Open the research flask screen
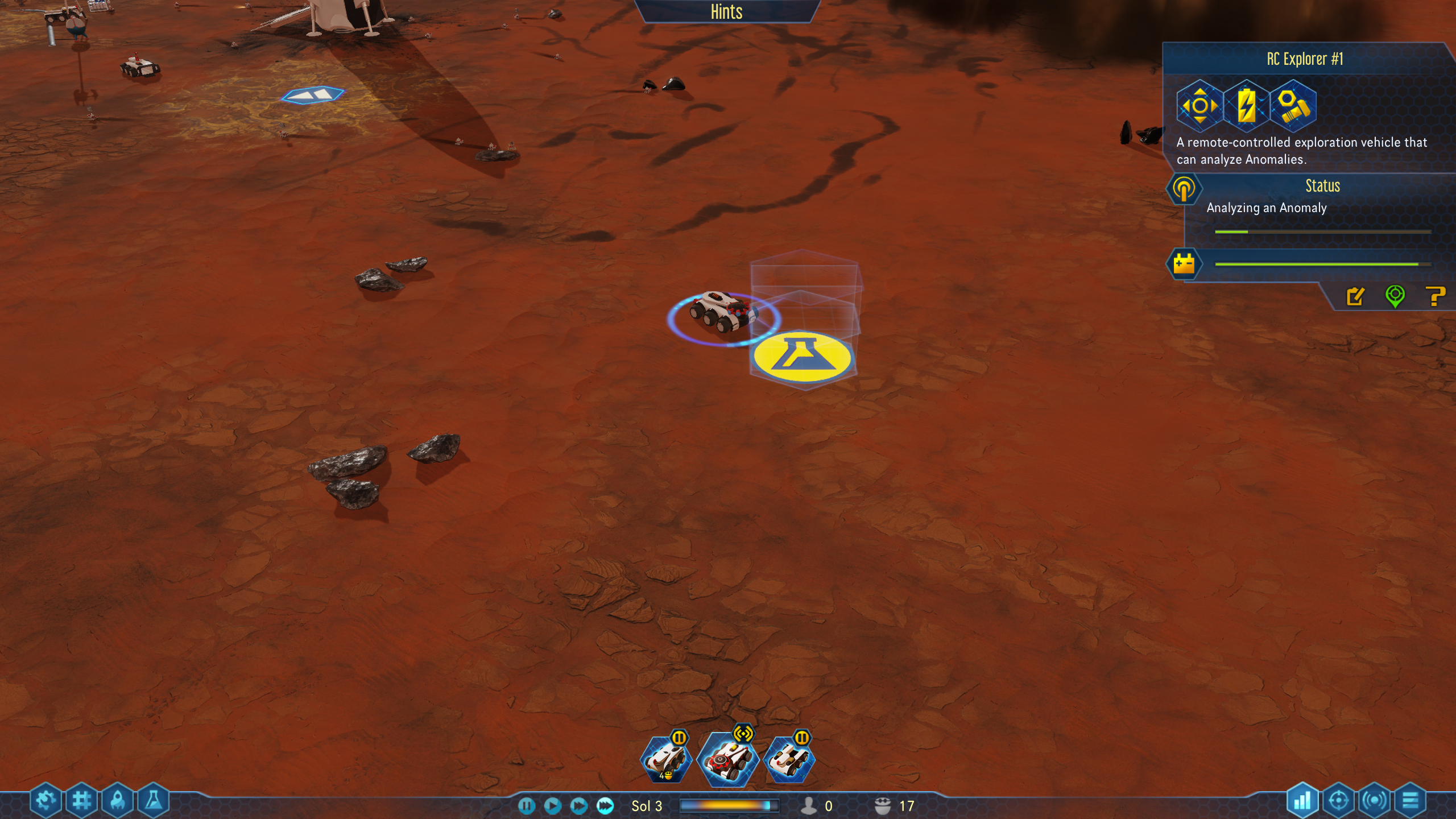The height and width of the screenshot is (819, 1456). point(154,801)
